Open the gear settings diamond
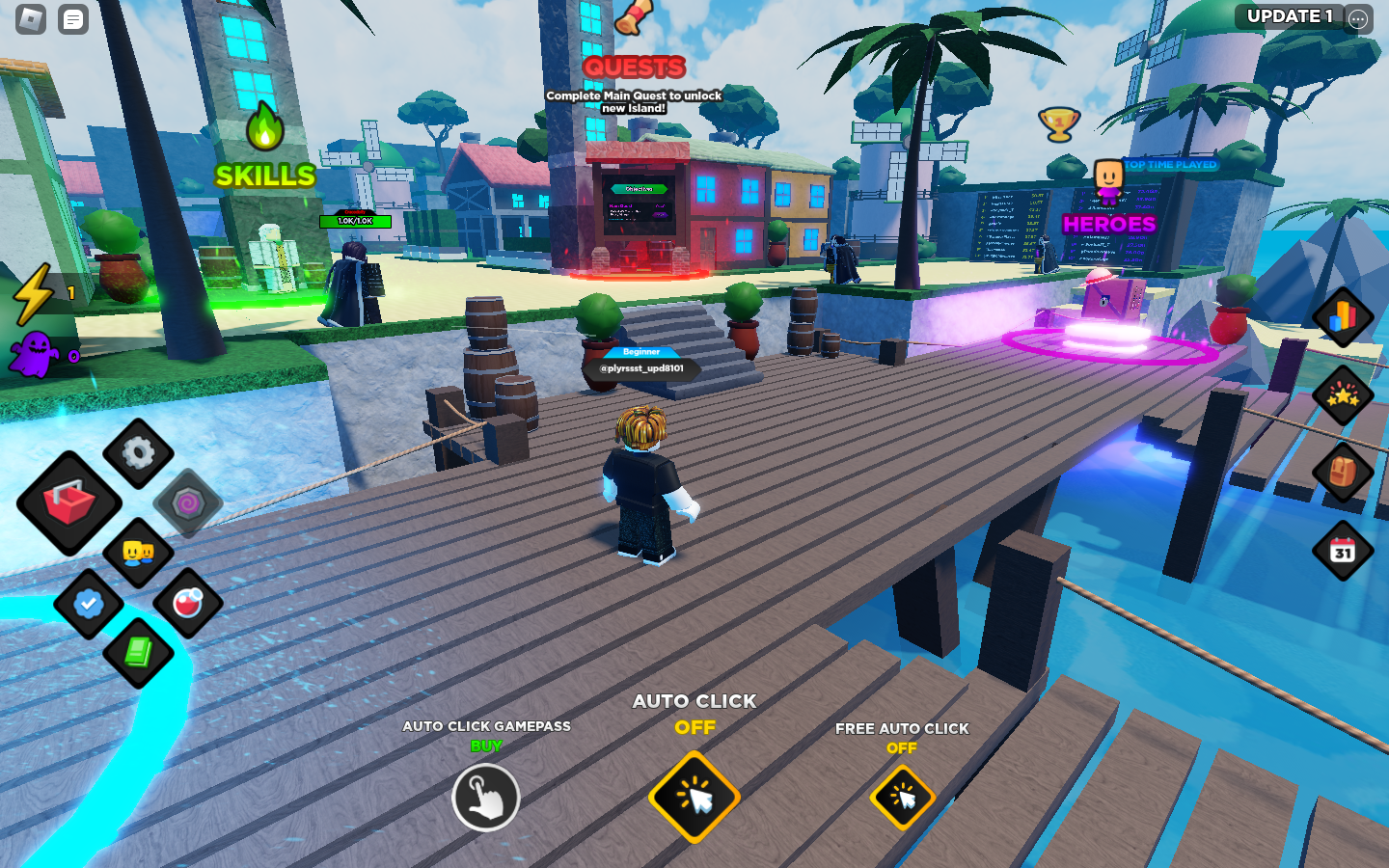This screenshot has height=868, width=1389. (139, 452)
